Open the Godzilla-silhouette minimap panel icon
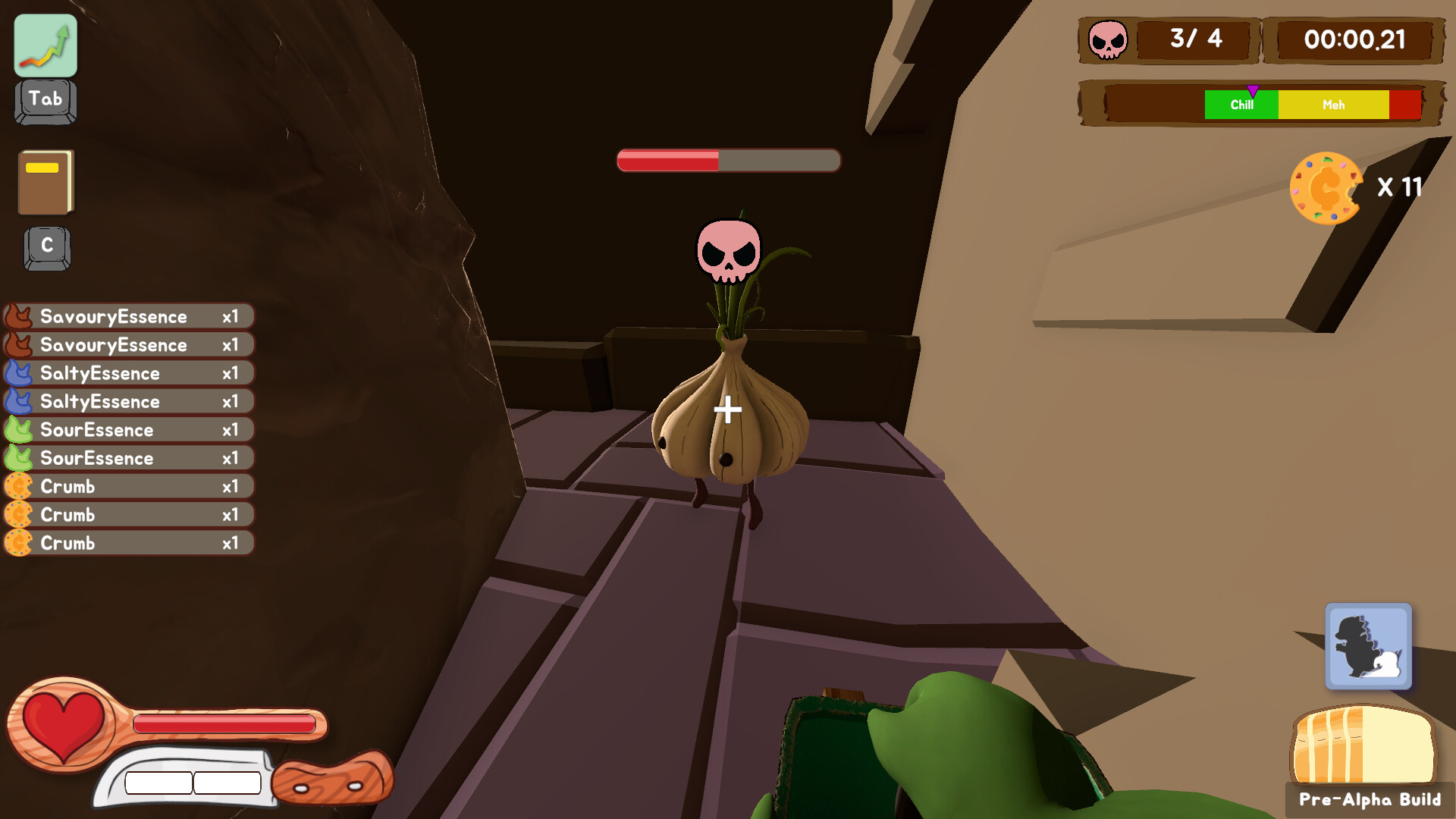1456x819 pixels. pos(1368,647)
